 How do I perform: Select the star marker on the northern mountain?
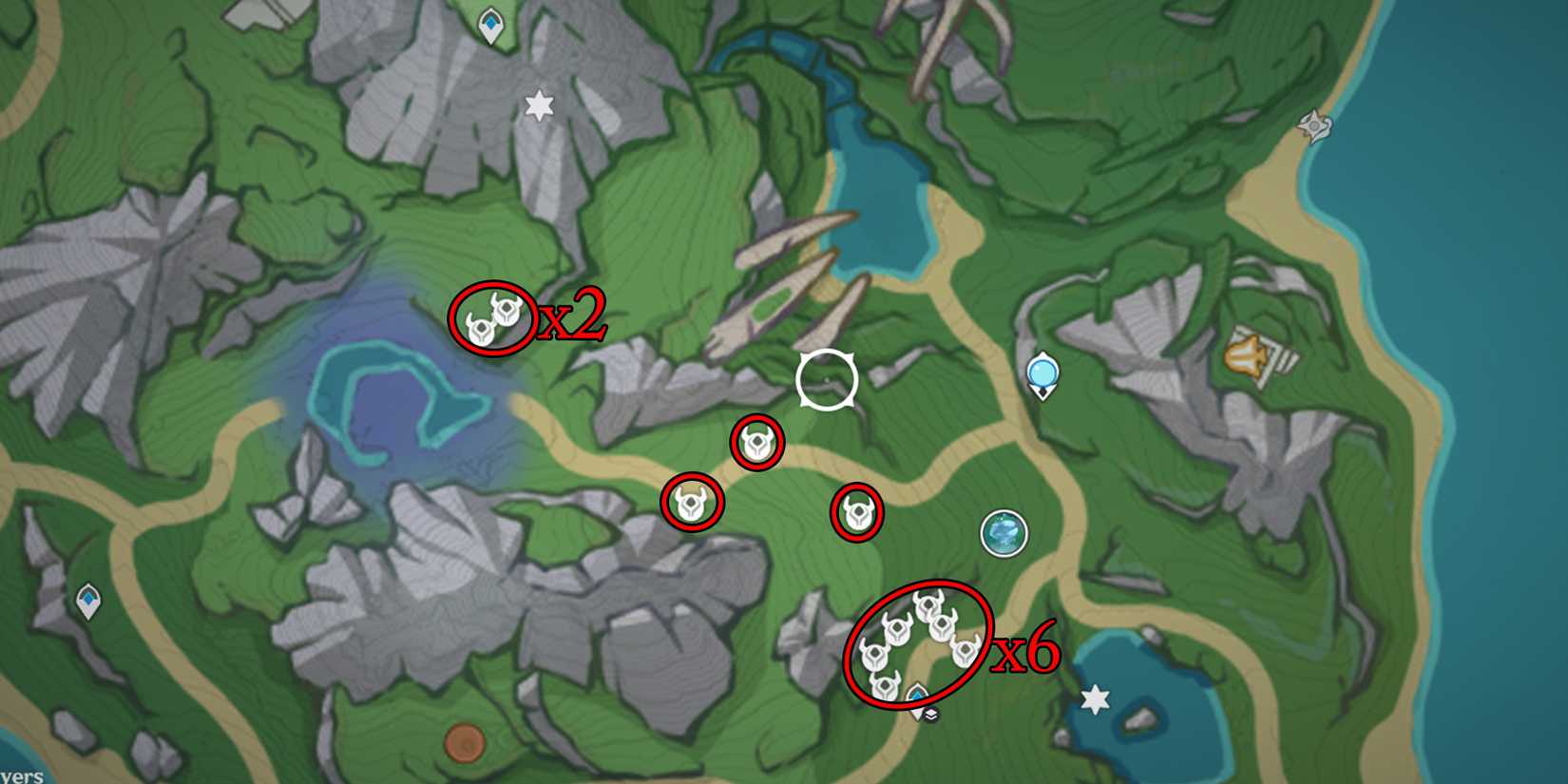pyautogui.click(x=539, y=105)
